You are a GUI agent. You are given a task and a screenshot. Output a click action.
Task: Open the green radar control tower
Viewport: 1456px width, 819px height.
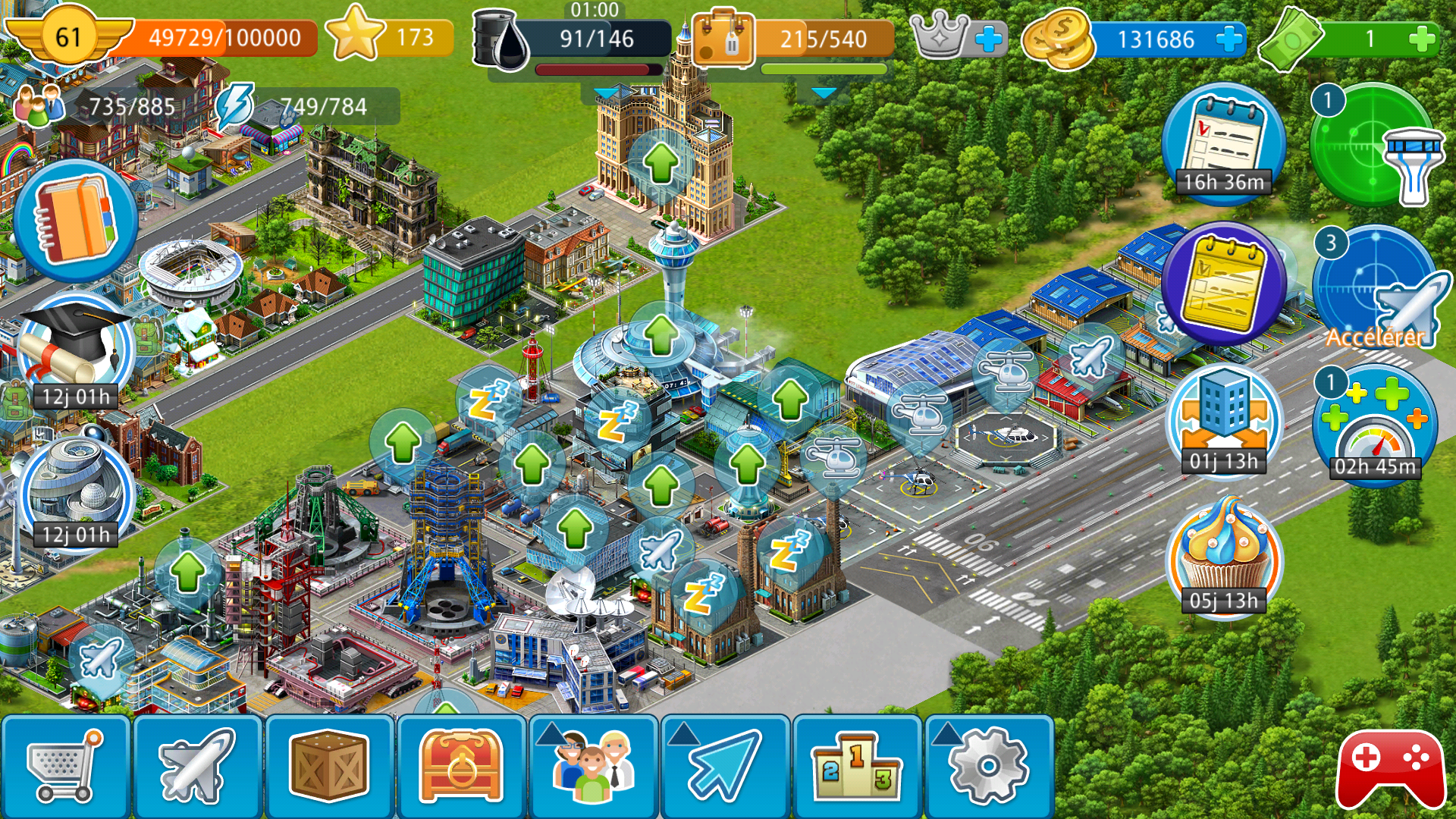pyautogui.click(x=1374, y=146)
